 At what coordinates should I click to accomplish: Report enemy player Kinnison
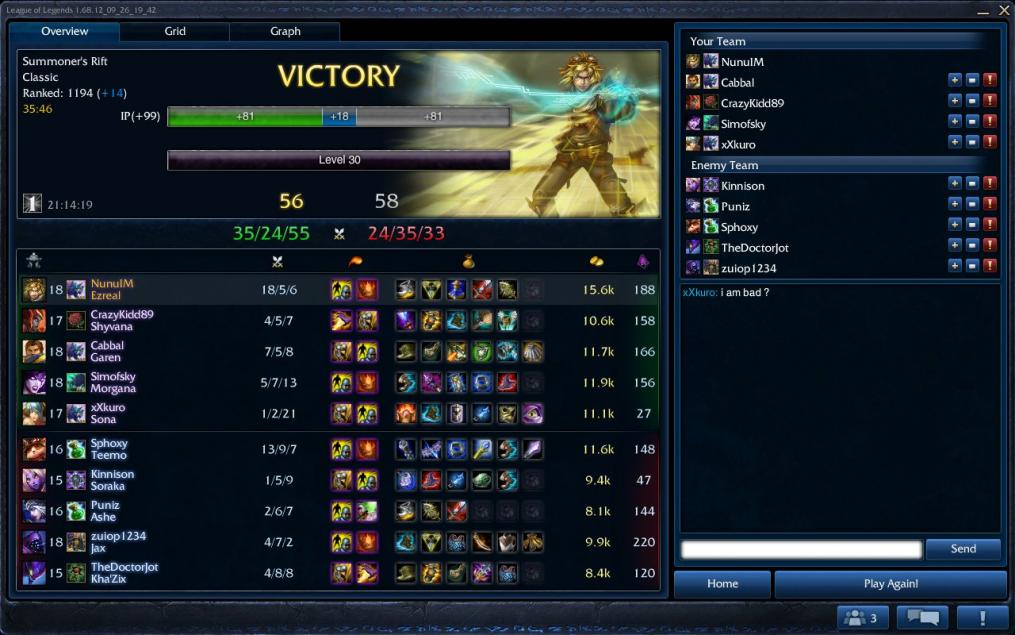tap(990, 184)
